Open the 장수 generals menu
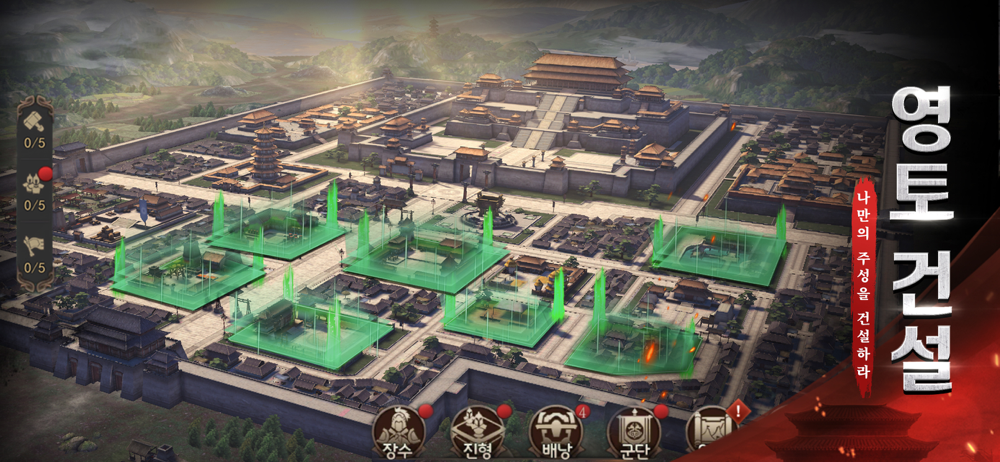Image resolution: width=1000 pixels, height=462 pixels. (398, 430)
